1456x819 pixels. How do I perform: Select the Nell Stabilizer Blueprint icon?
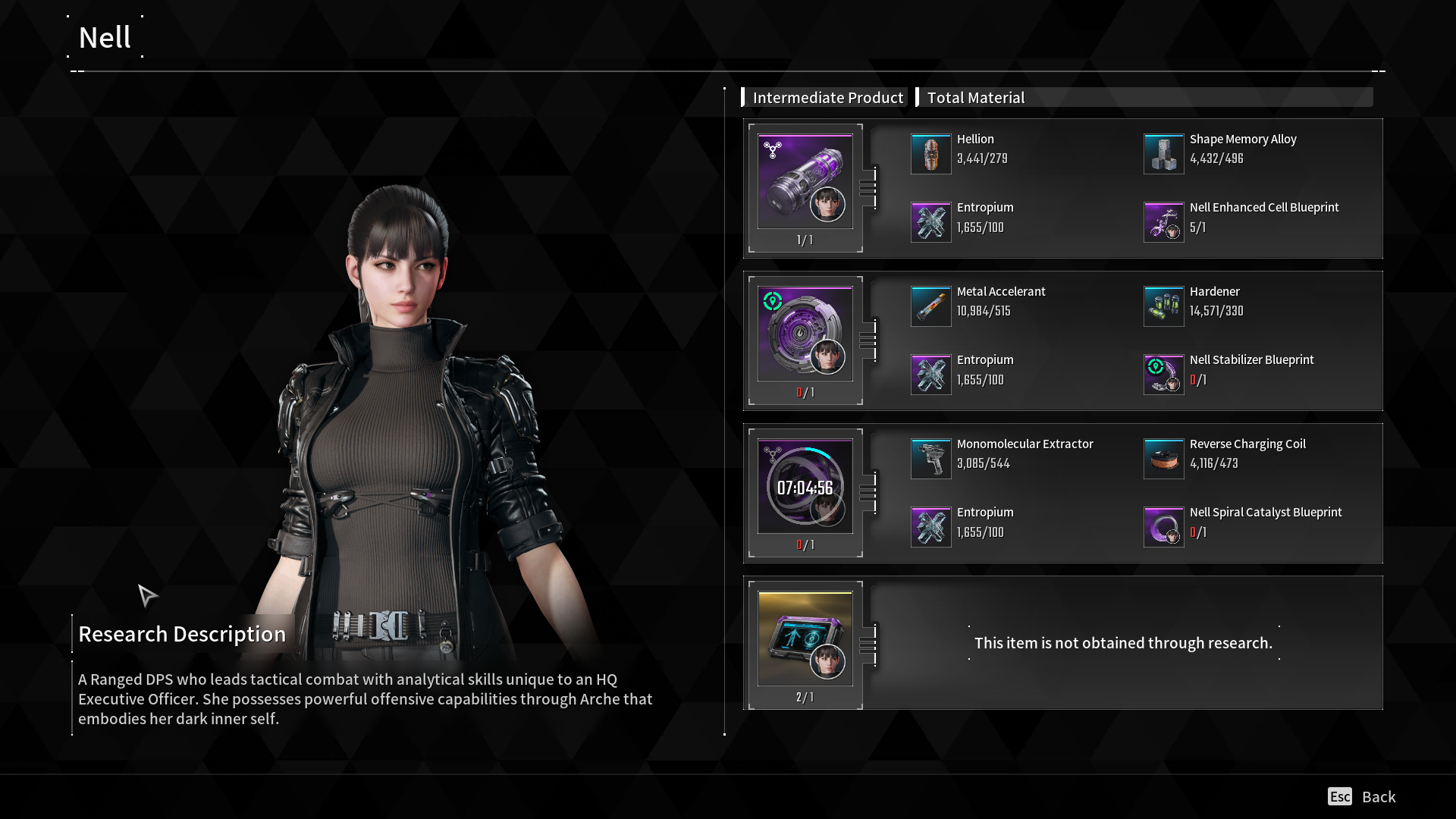pos(1163,375)
